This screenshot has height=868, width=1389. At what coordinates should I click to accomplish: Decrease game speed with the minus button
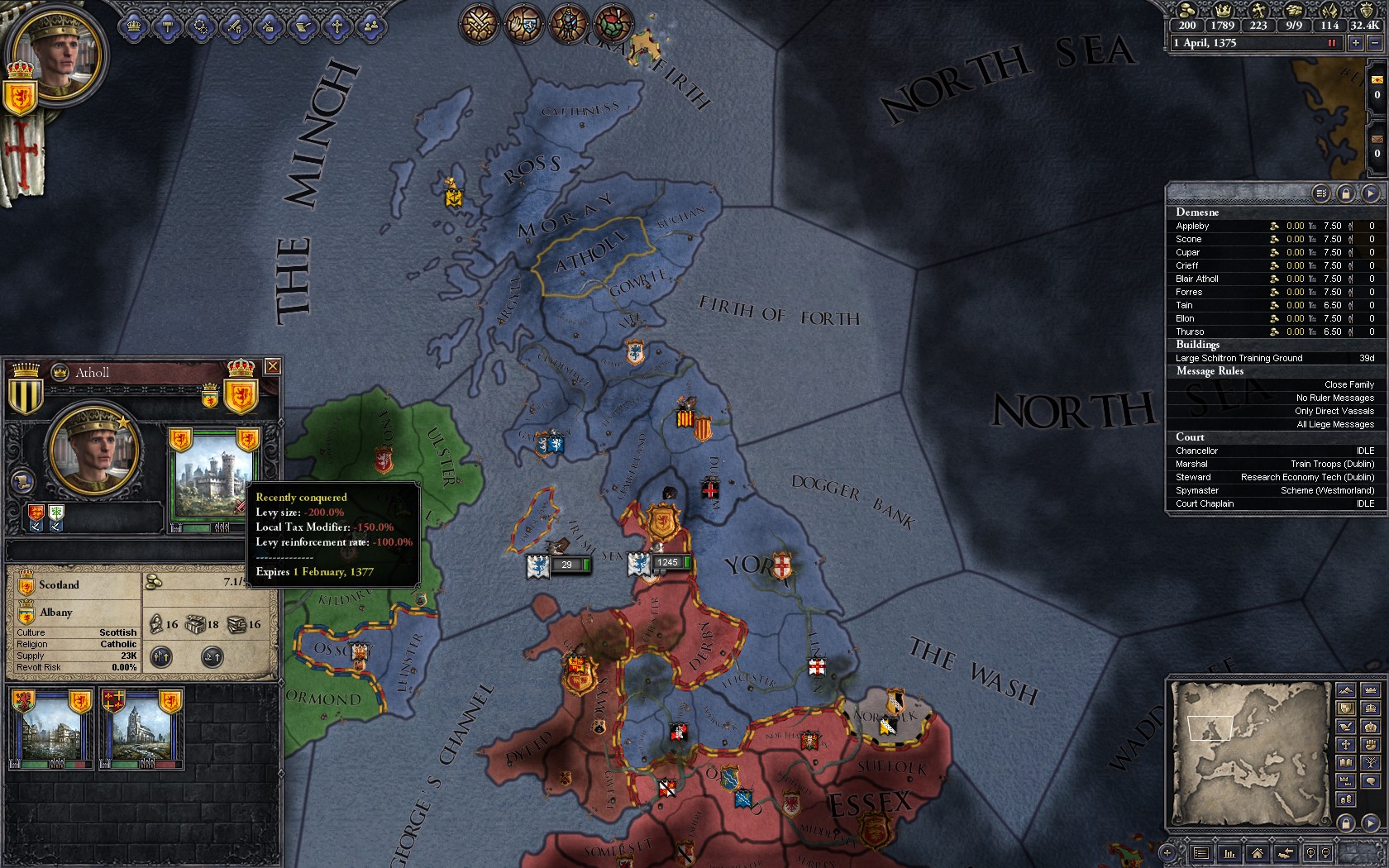click(x=1375, y=43)
